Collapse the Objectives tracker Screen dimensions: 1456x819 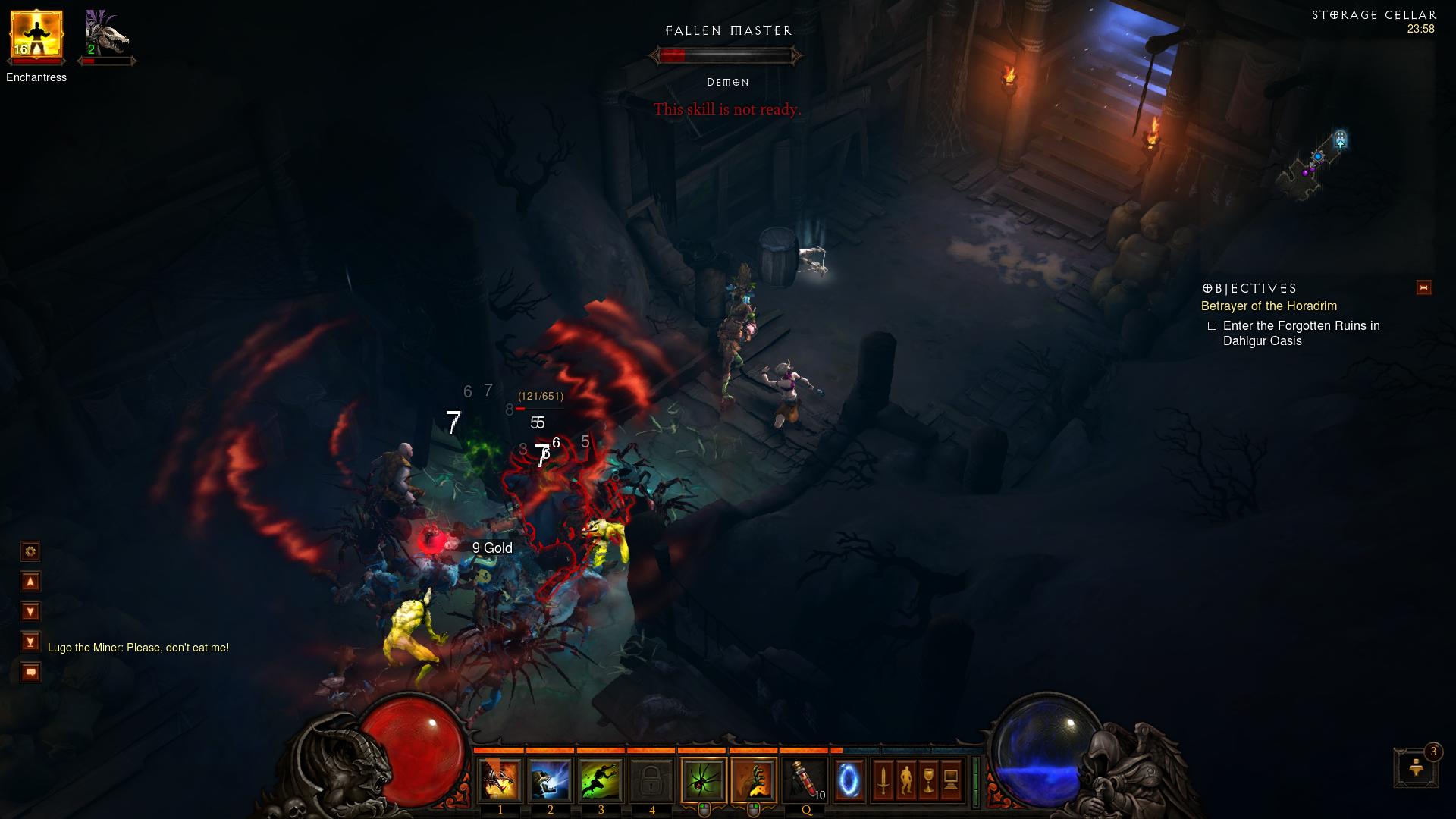pos(1423,287)
